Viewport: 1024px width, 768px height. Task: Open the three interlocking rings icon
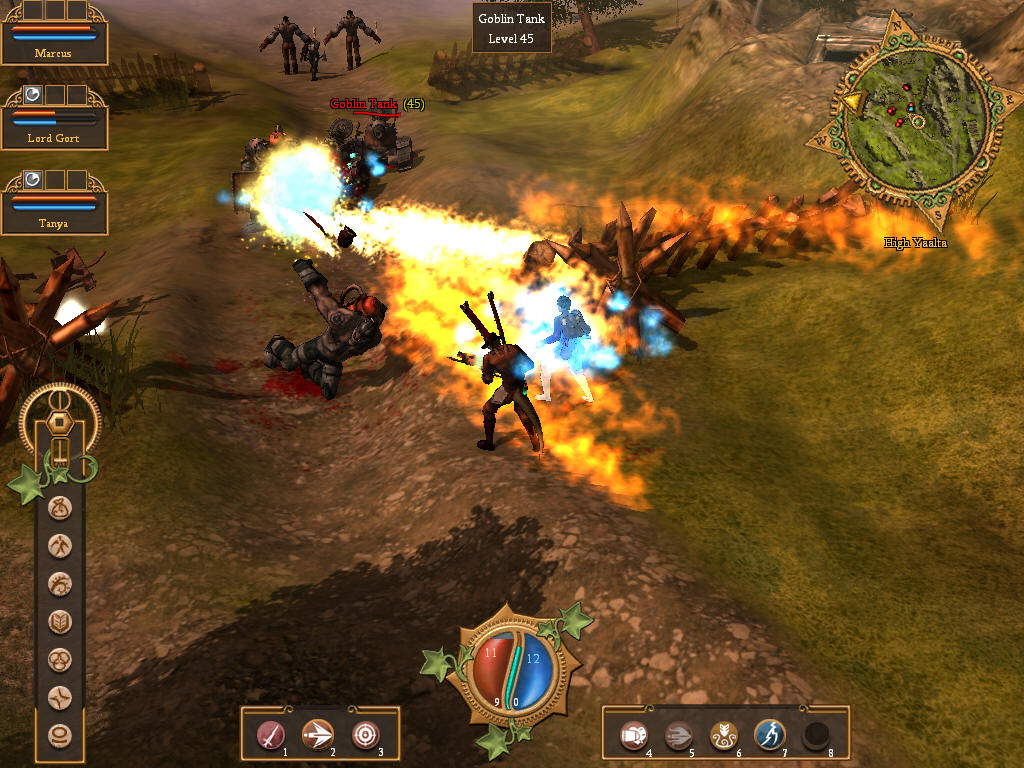coord(61,660)
